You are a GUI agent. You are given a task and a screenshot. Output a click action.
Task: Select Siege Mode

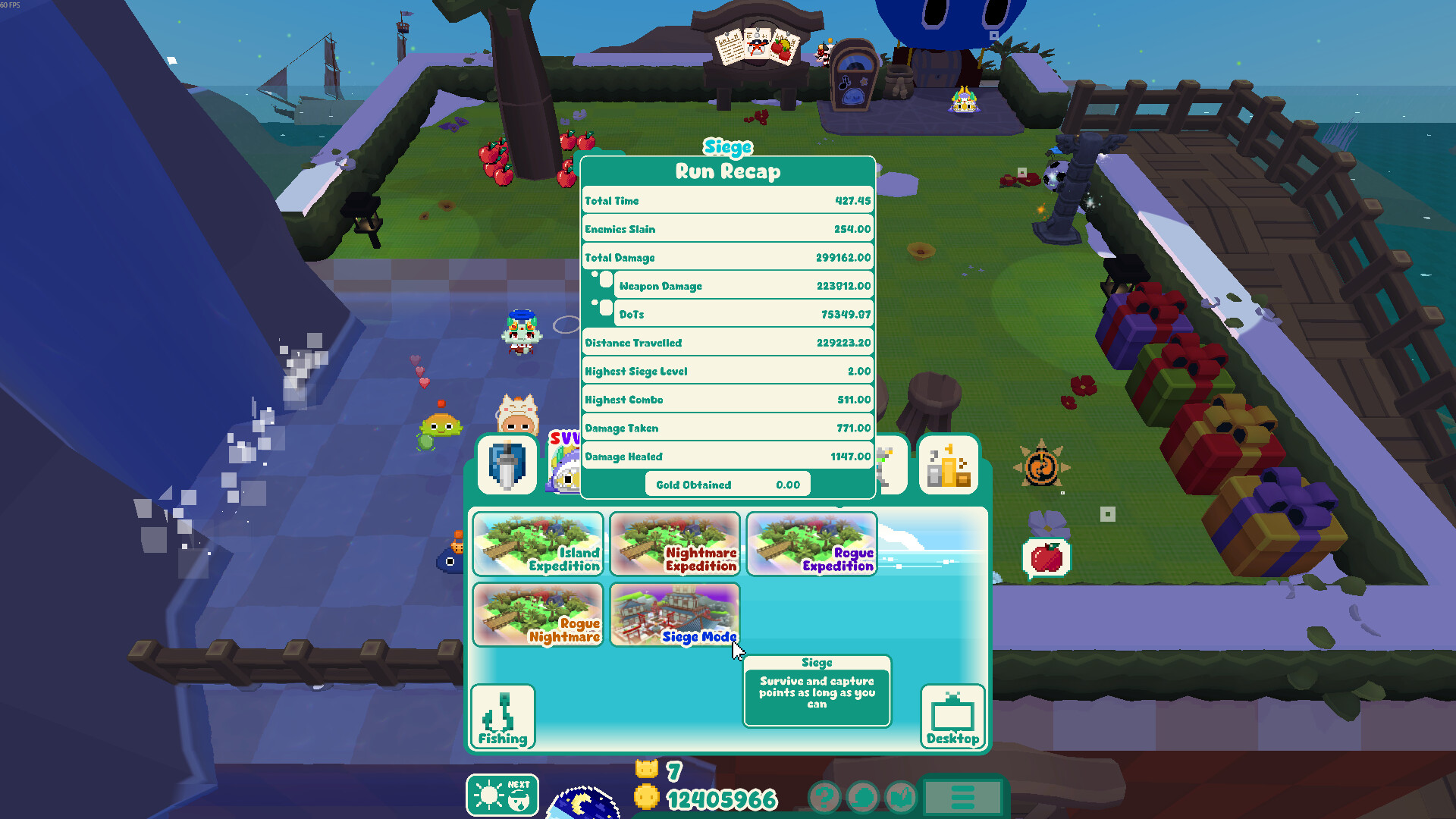[x=674, y=614]
